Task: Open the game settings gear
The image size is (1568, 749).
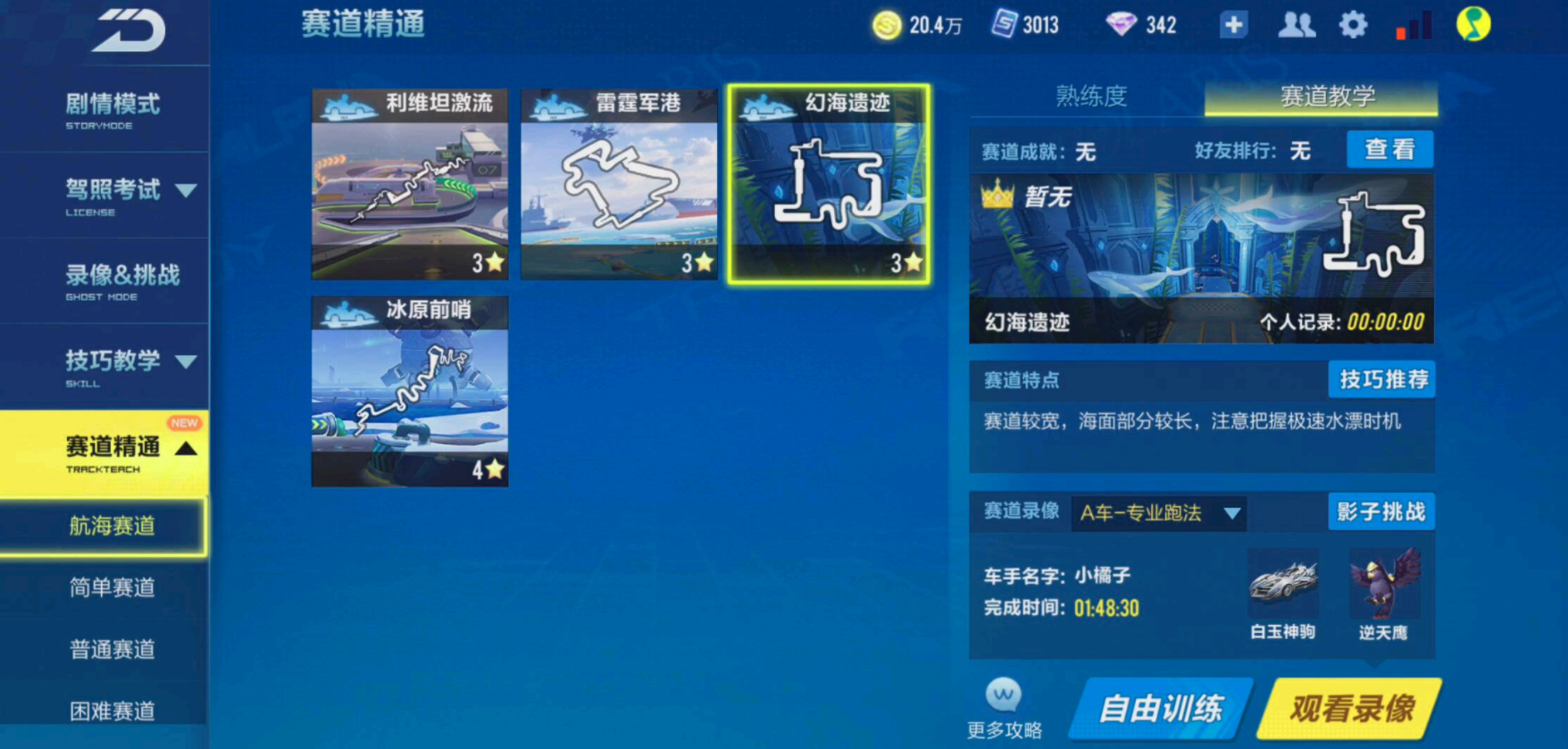Action: click(1354, 24)
